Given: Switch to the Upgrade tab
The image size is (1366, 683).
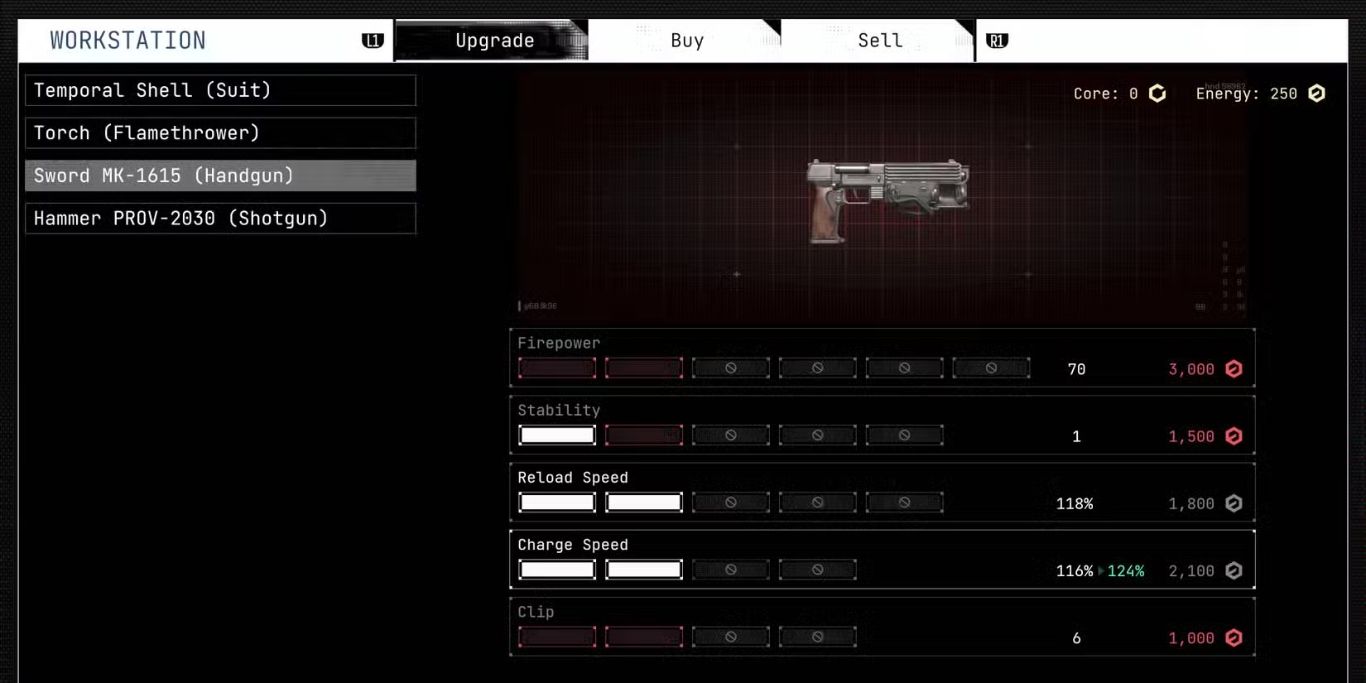Looking at the screenshot, I should click(494, 41).
